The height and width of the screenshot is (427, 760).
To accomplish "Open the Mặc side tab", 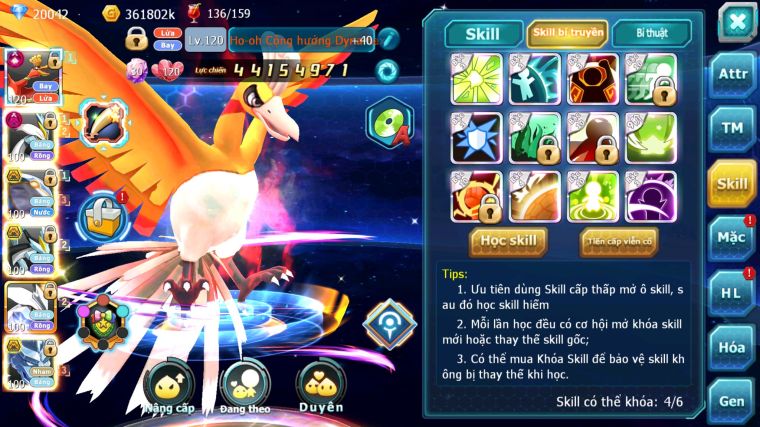I will (732, 238).
